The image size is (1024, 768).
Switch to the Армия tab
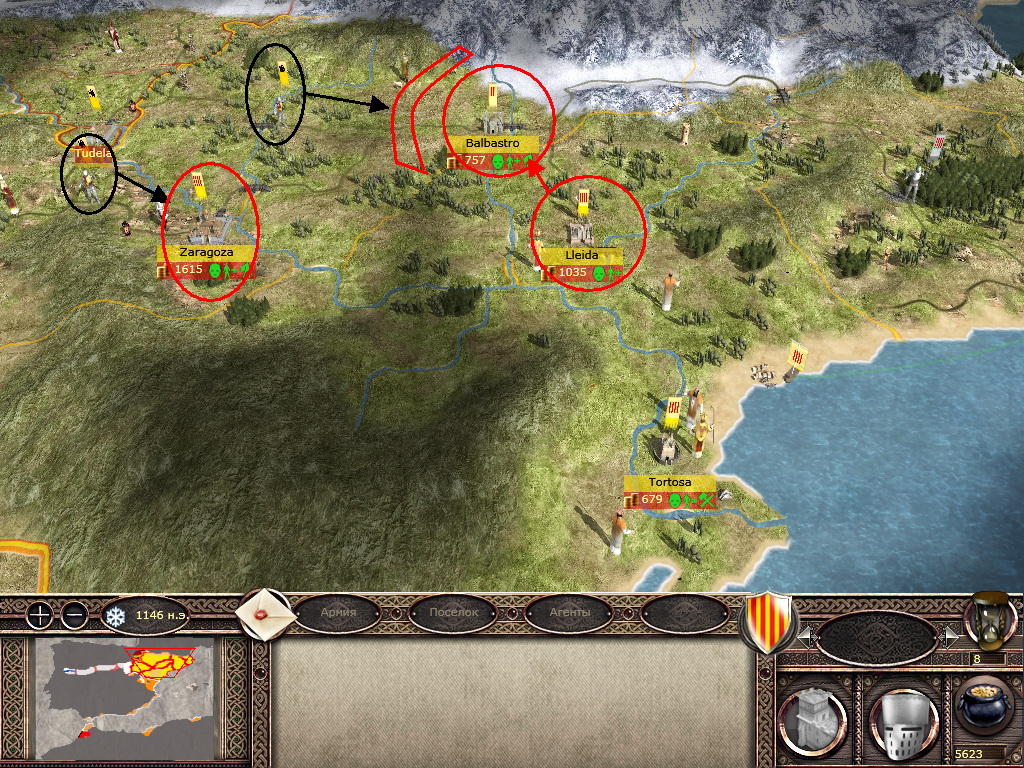tap(344, 612)
